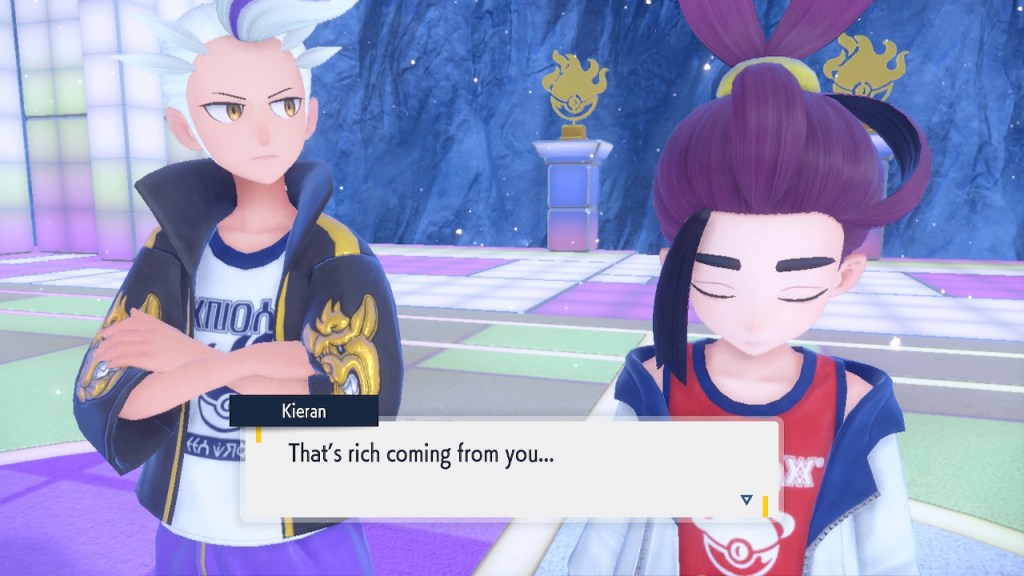Image resolution: width=1024 pixels, height=576 pixels.
Task: Advance dialogue with the blue arrow indicator
Action: pos(746,499)
